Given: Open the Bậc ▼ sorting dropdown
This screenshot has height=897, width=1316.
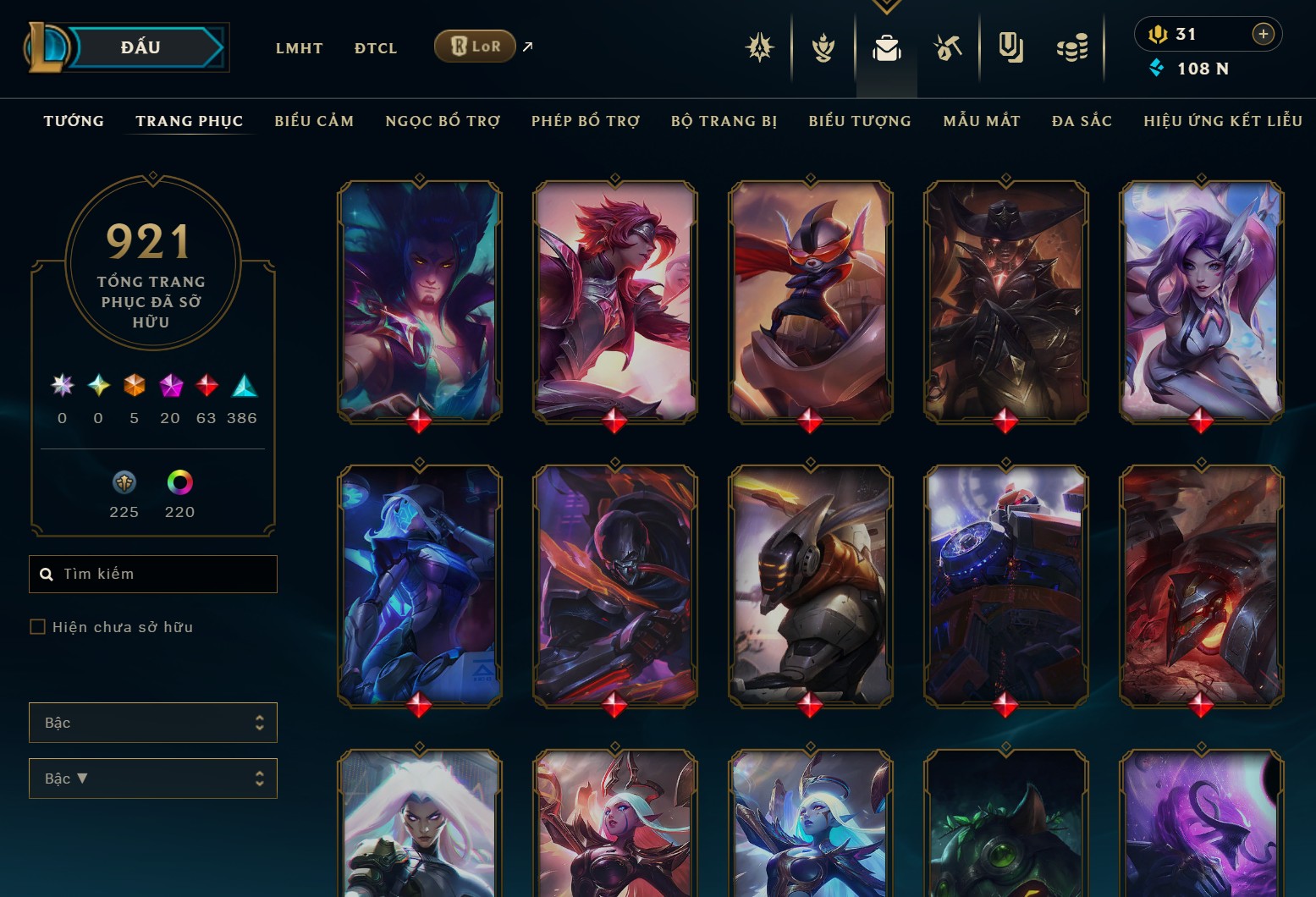Looking at the screenshot, I should 153,779.
